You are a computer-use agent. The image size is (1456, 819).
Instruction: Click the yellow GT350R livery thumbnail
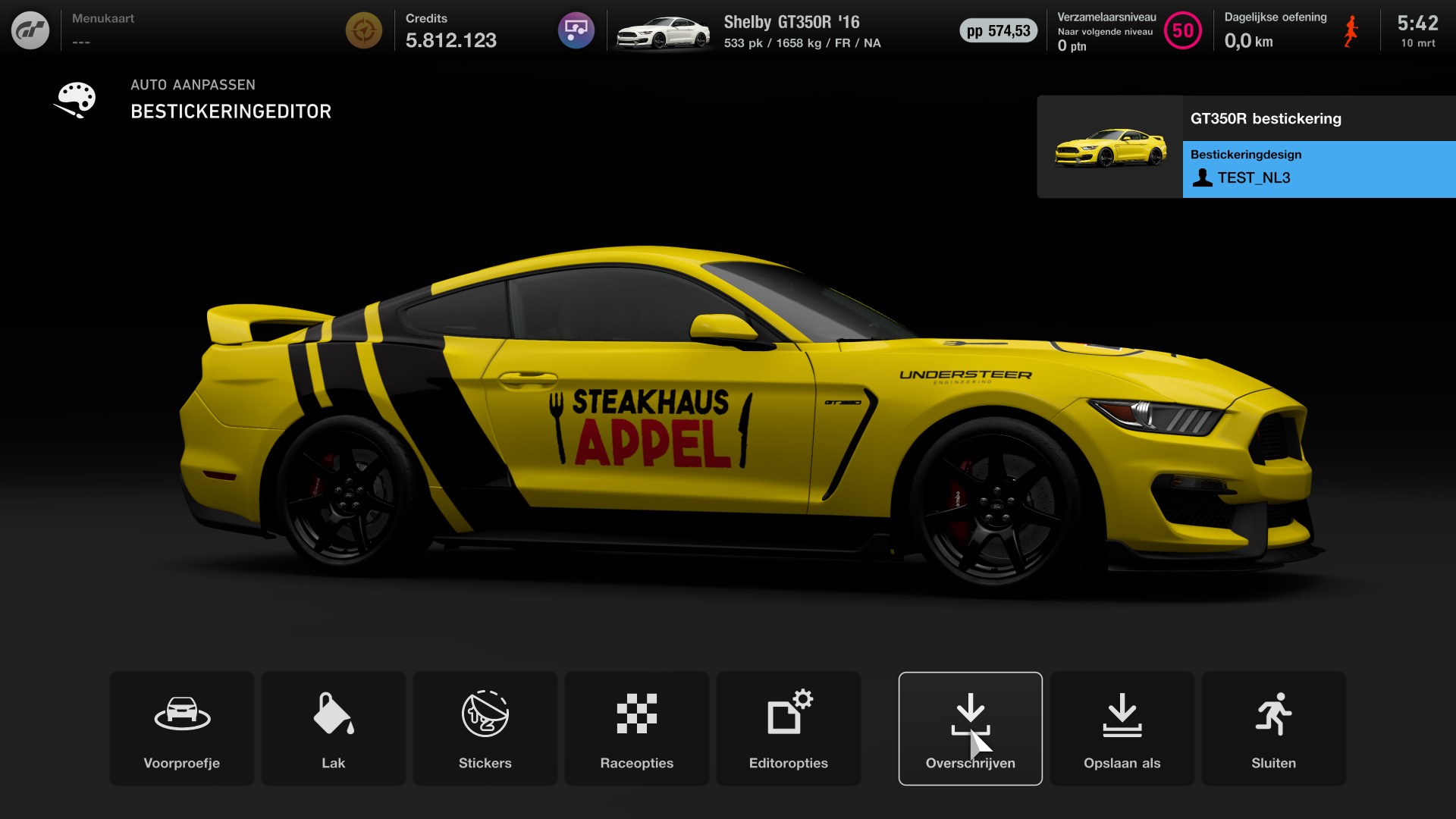click(x=1109, y=146)
